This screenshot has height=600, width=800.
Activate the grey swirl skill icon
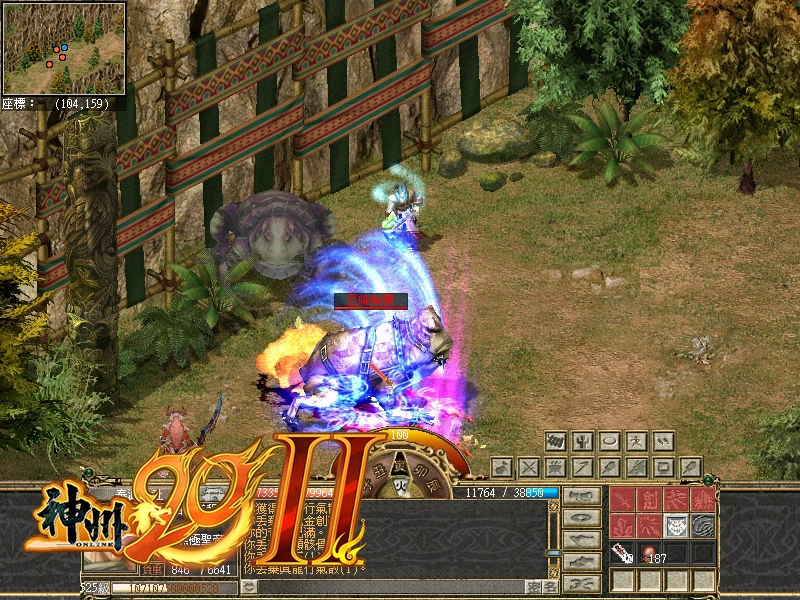click(703, 527)
